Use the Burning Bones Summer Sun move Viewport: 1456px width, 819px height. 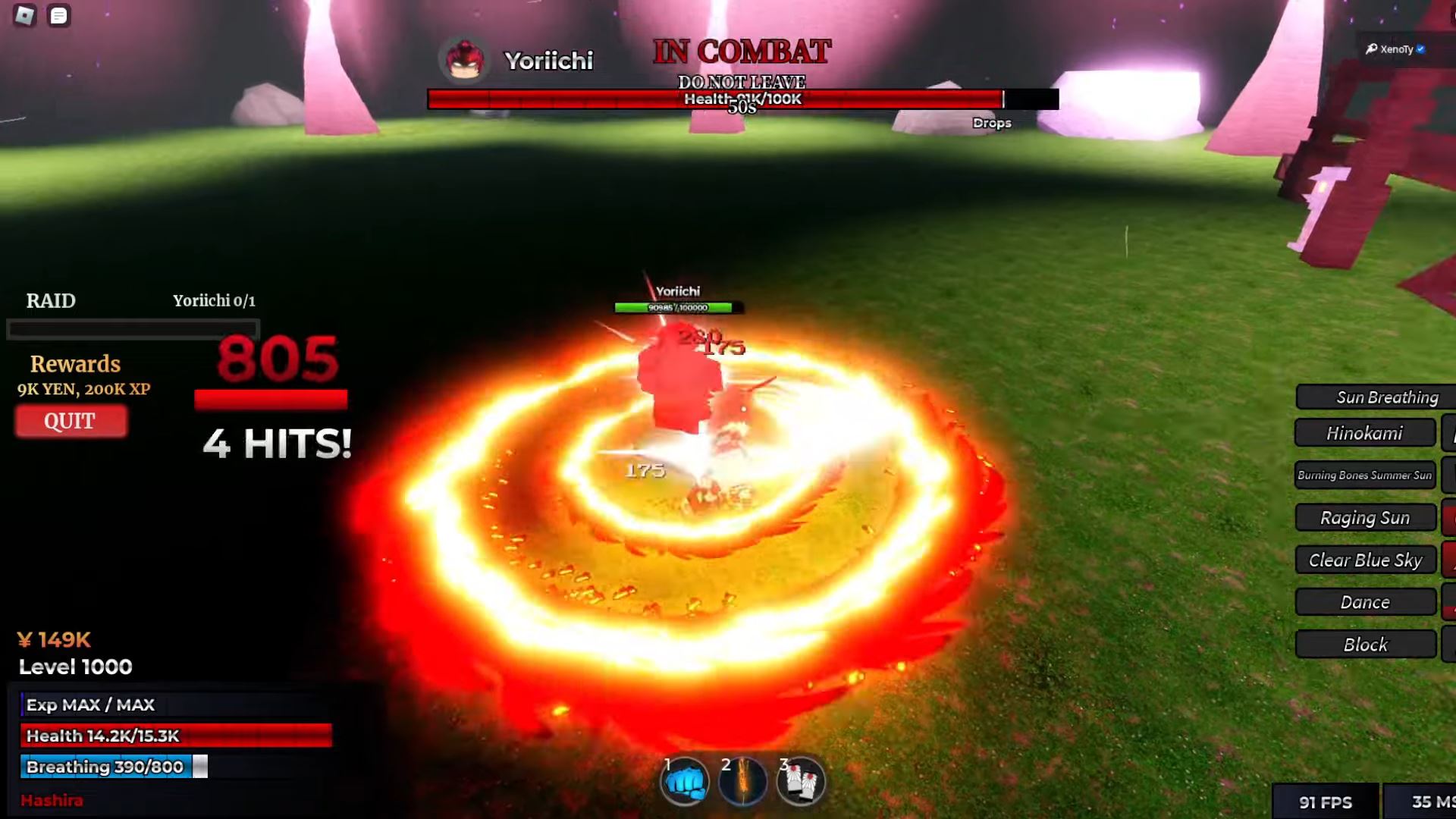[x=1364, y=475]
